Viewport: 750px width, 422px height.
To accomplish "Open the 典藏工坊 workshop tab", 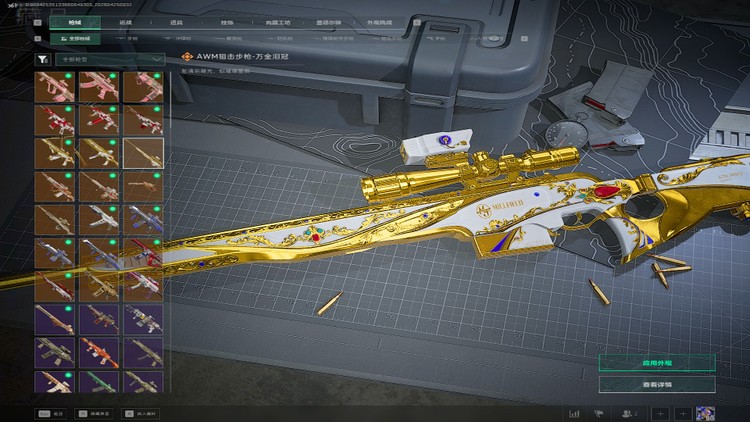I will click(x=278, y=20).
